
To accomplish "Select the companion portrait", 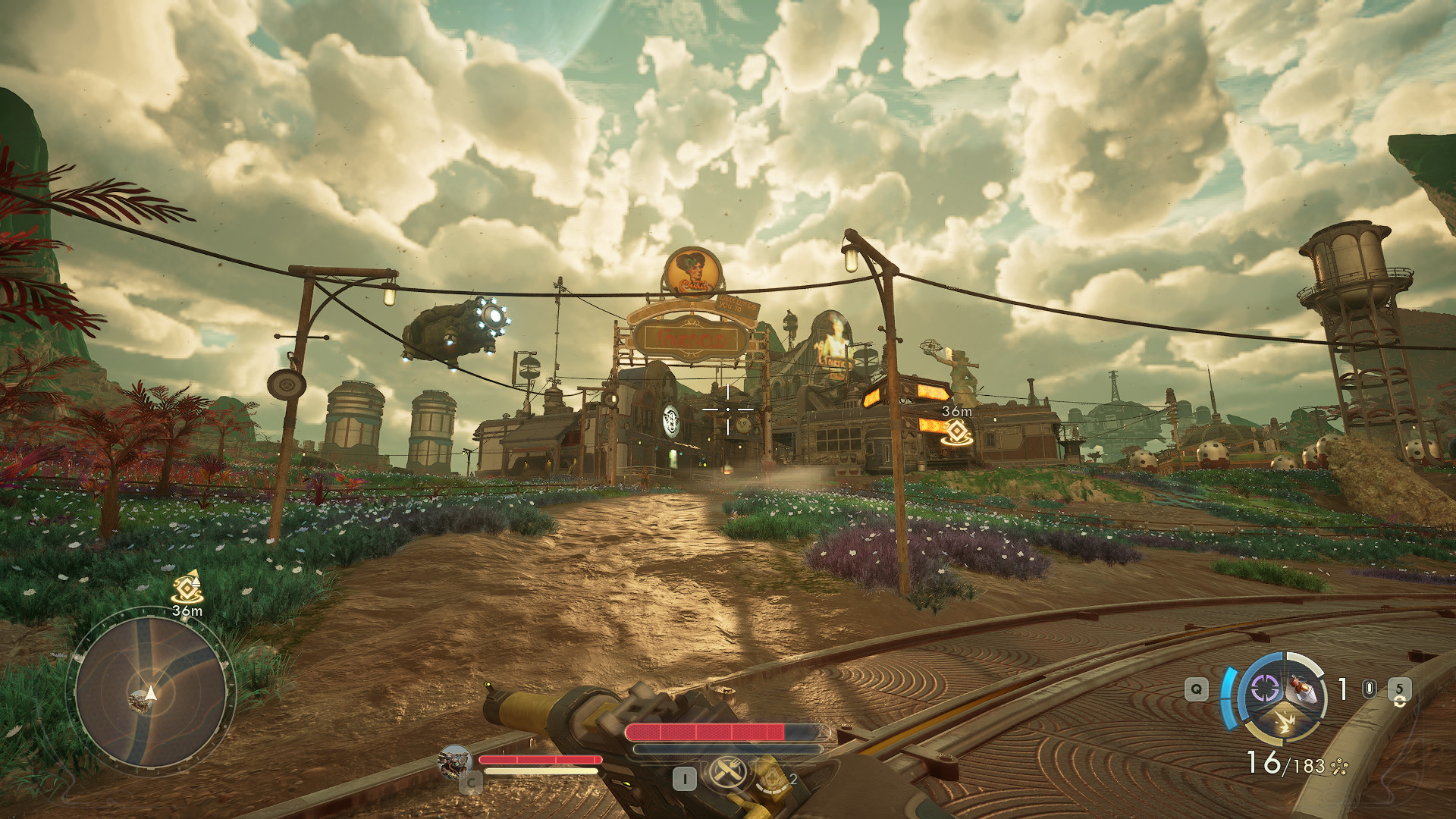I will (x=455, y=761).
